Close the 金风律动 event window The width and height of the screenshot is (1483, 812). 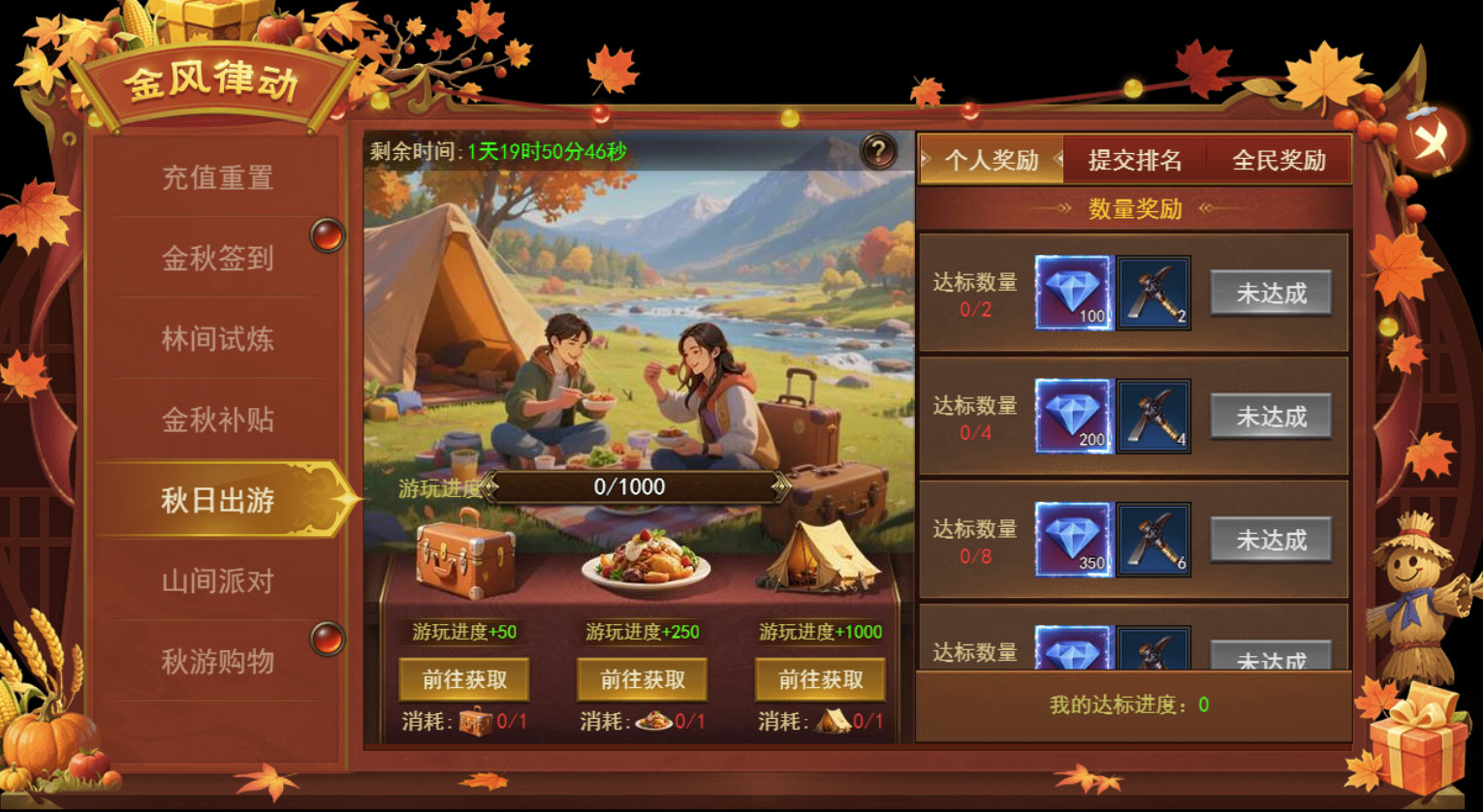1430,141
